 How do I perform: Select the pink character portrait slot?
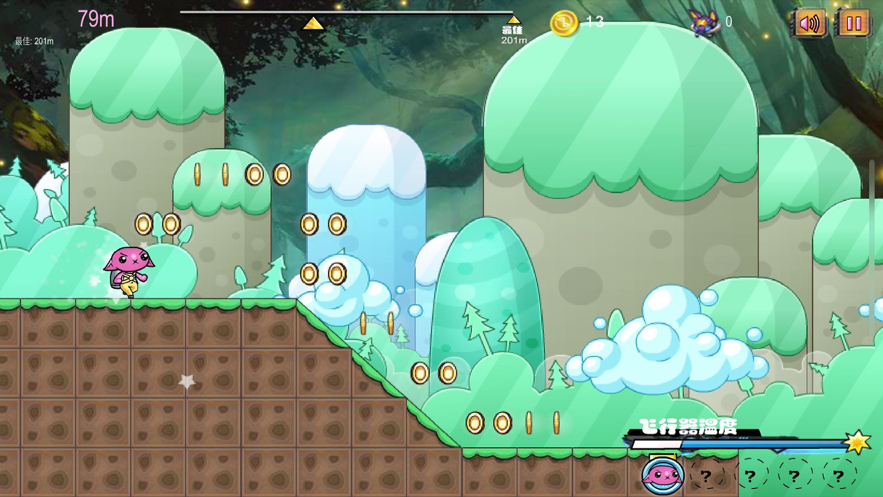(x=662, y=476)
